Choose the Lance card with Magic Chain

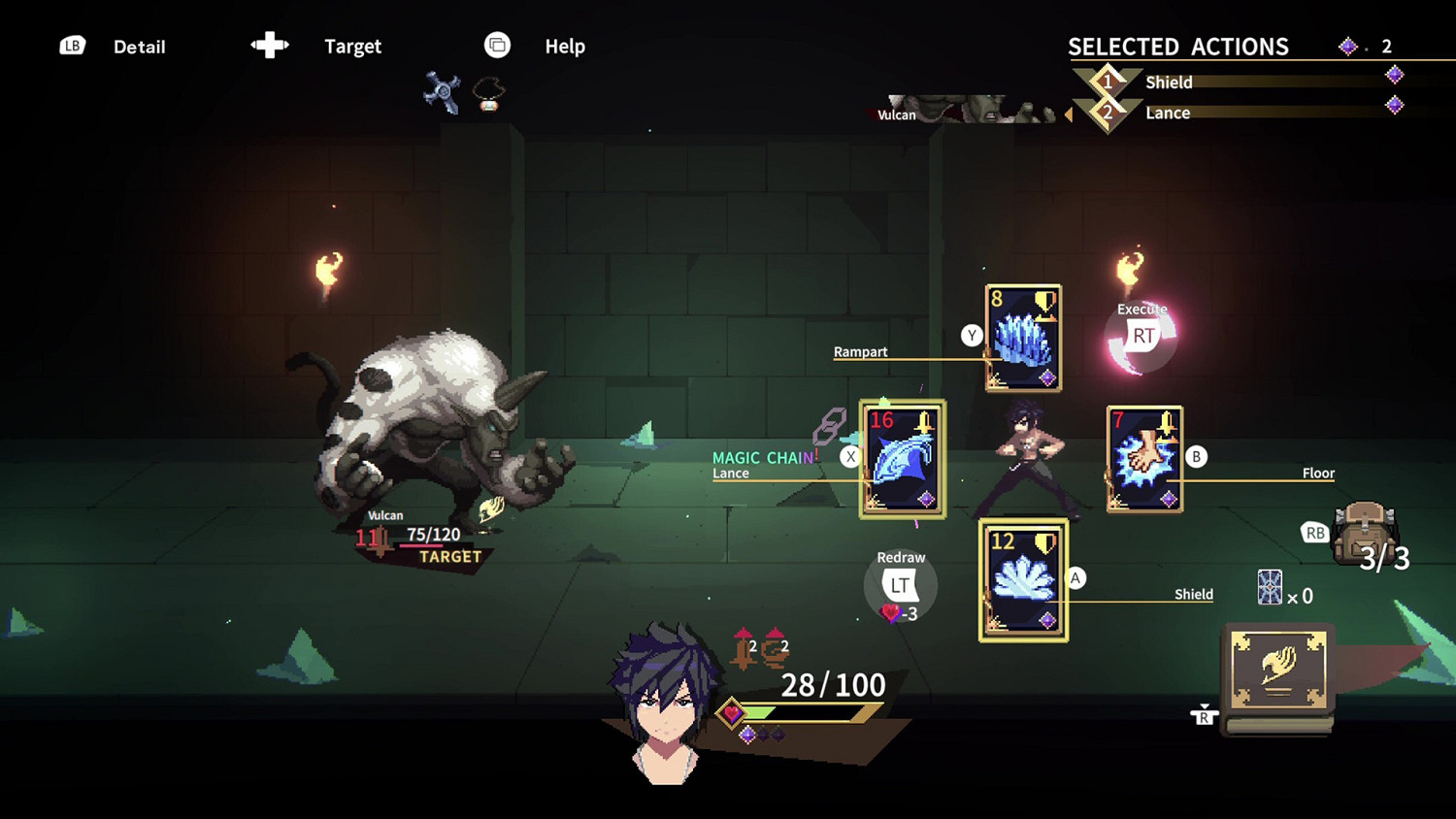[902, 459]
